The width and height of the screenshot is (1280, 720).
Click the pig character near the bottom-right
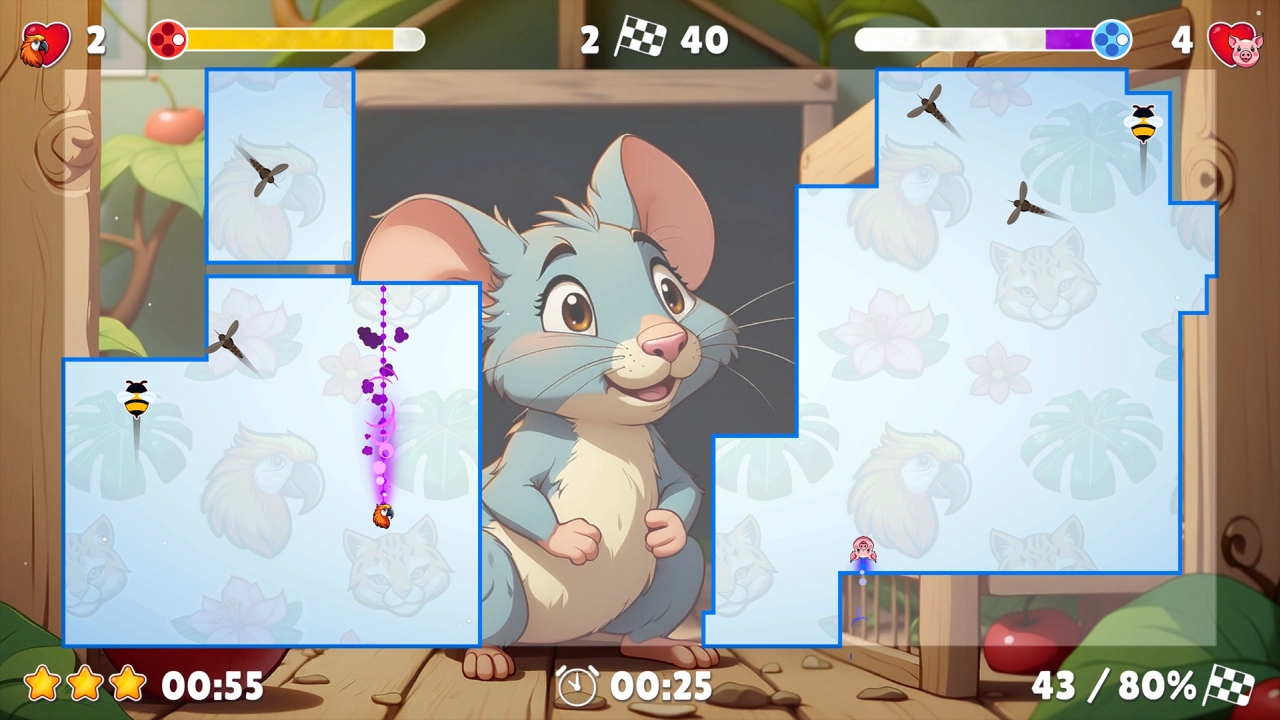(x=862, y=549)
